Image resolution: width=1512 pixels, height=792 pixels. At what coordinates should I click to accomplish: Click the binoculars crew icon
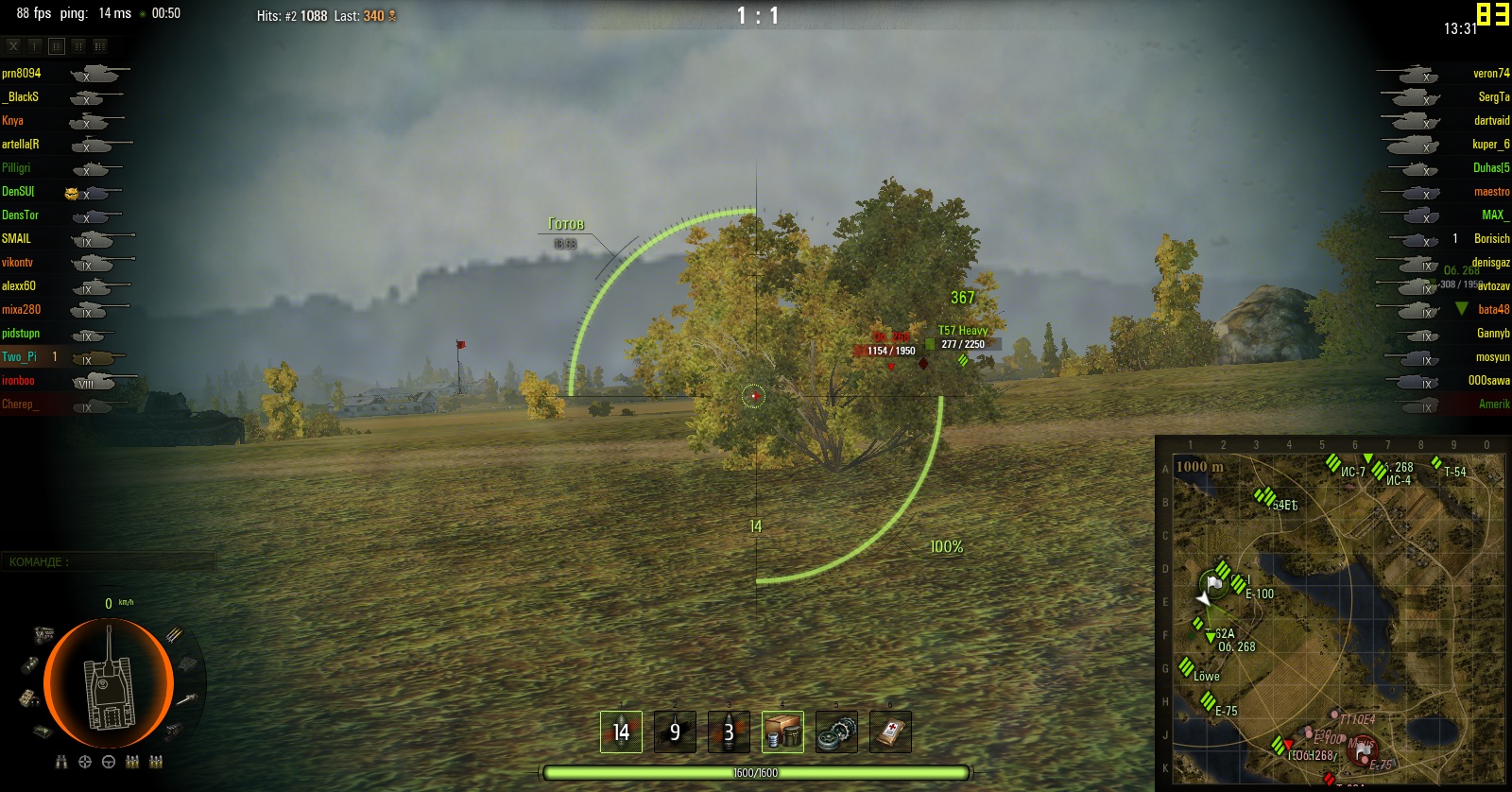(61, 762)
